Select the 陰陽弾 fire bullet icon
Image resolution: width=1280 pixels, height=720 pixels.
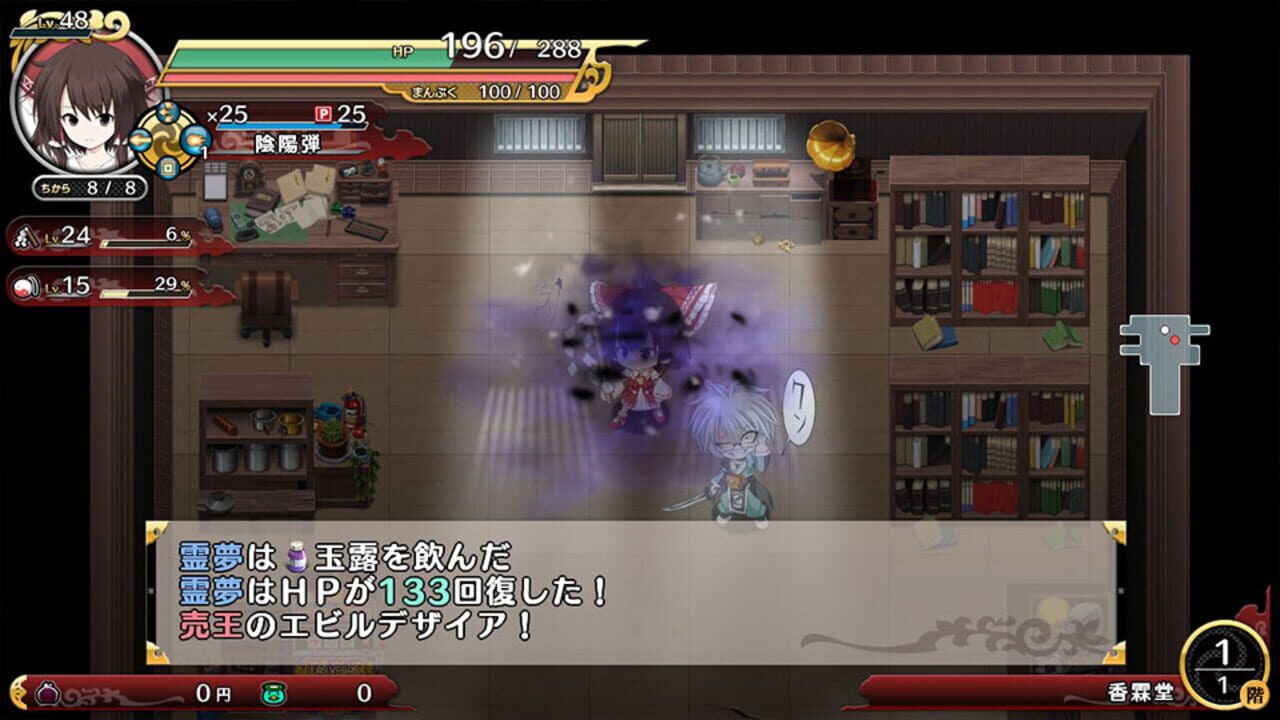click(197, 140)
